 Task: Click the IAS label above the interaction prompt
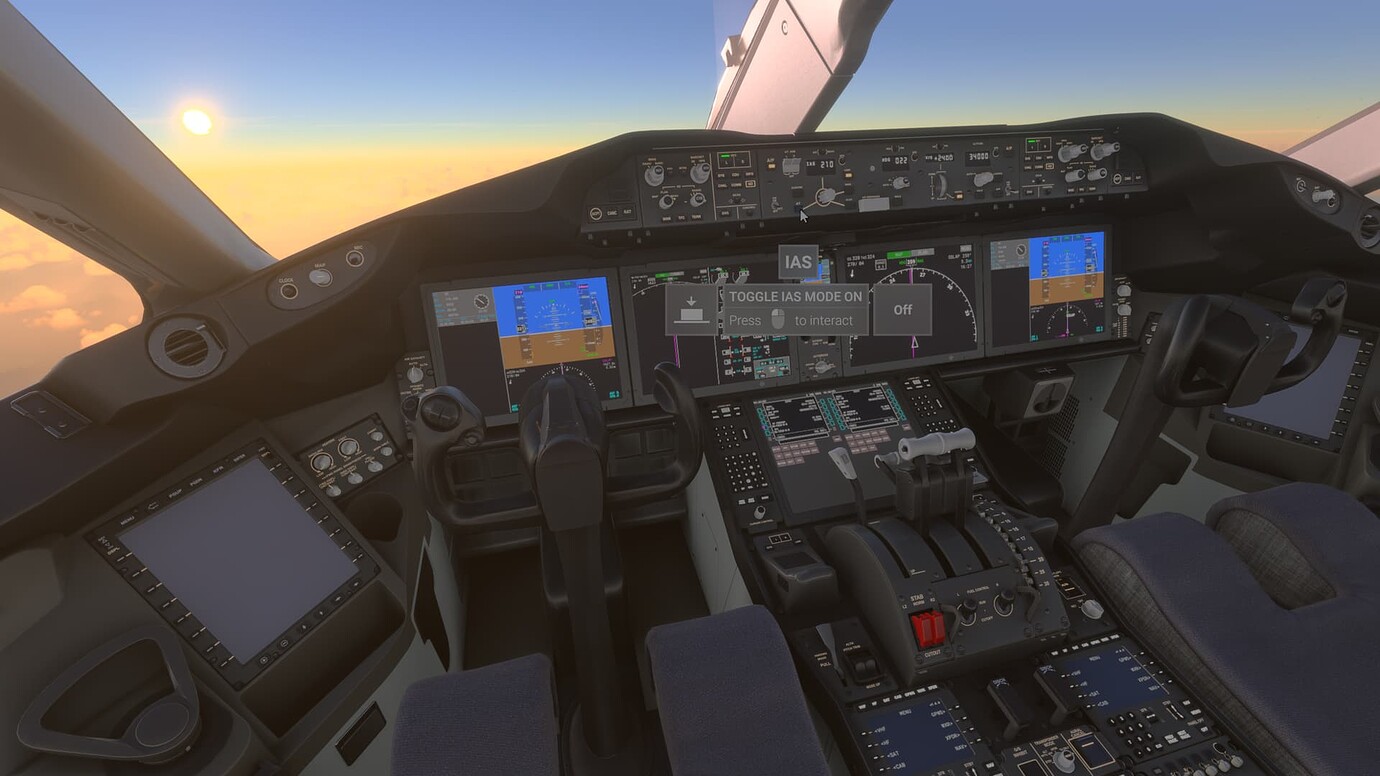pyautogui.click(x=797, y=261)
